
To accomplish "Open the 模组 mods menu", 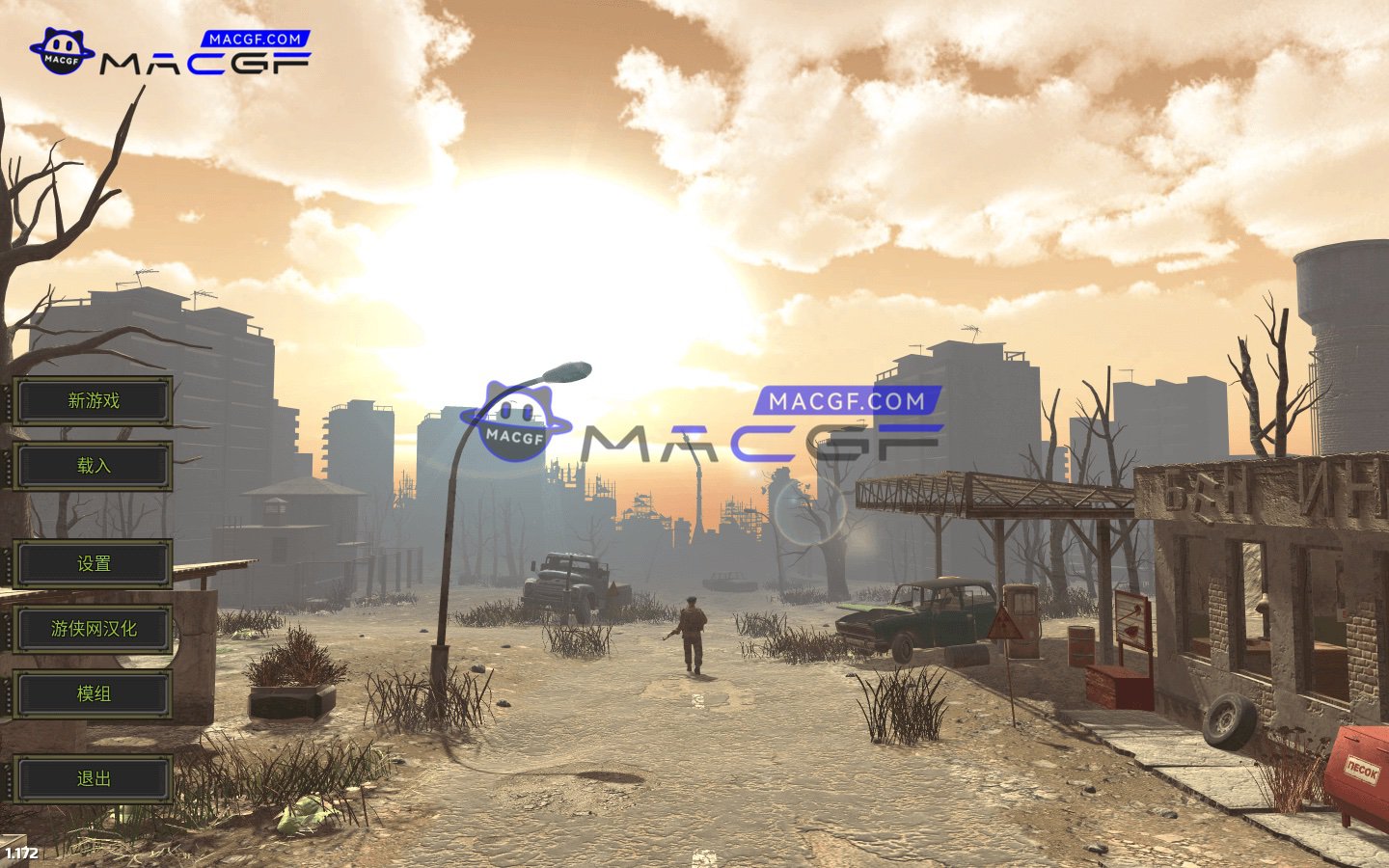I will click(93, 693).
